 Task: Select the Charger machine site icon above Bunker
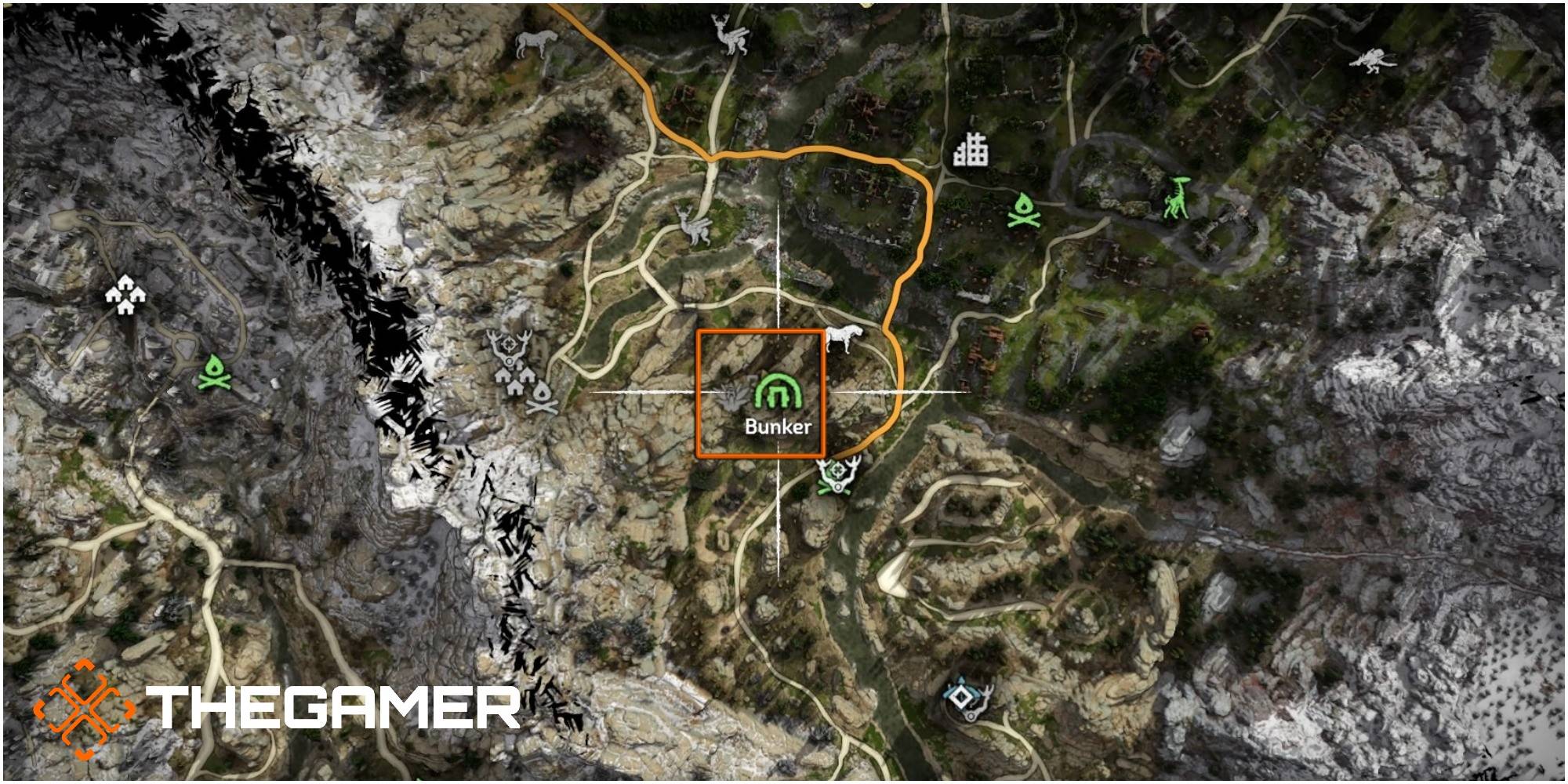click(x=843, y=337)
